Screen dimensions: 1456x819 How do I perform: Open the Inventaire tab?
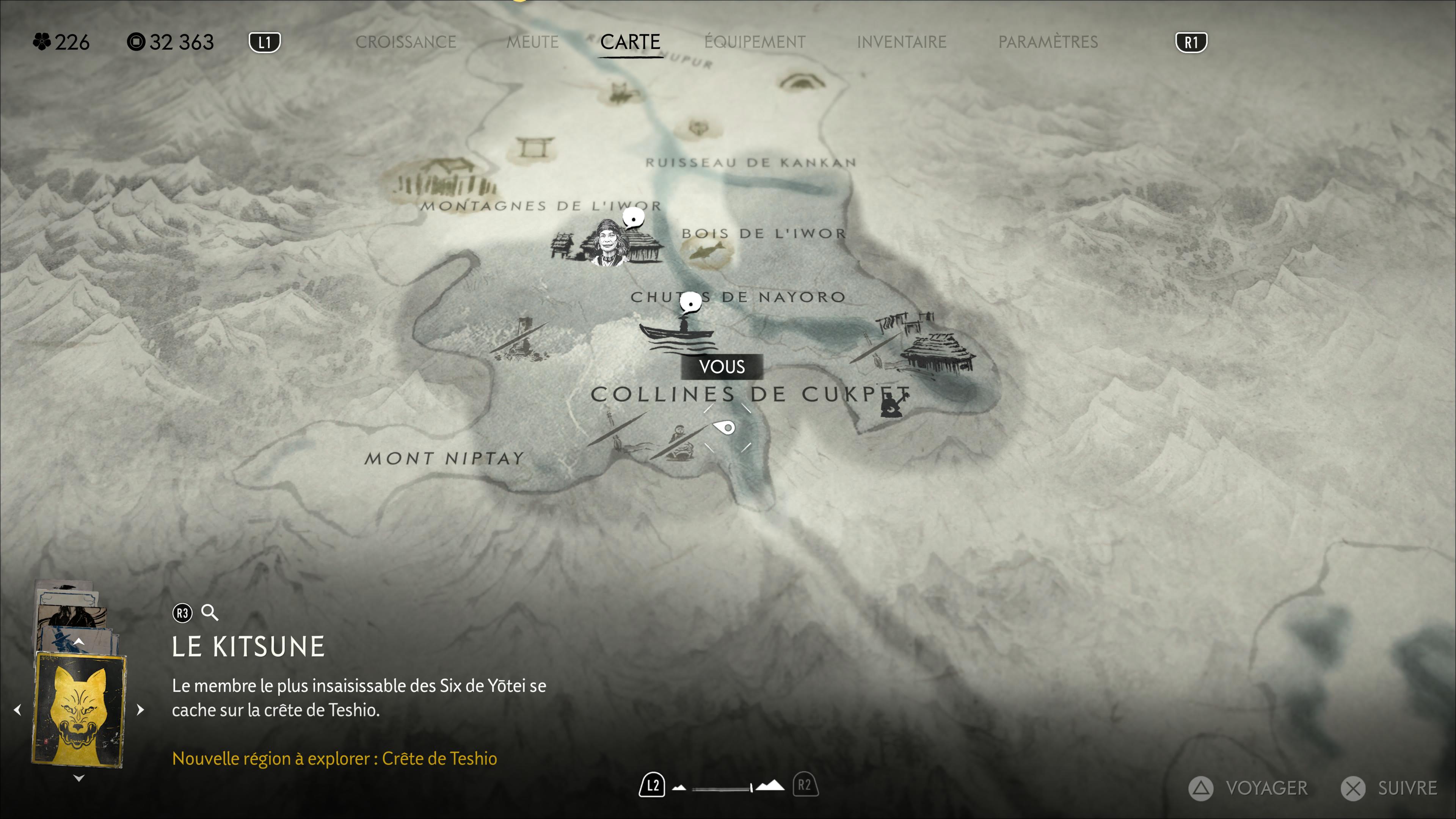coord(901,42)
